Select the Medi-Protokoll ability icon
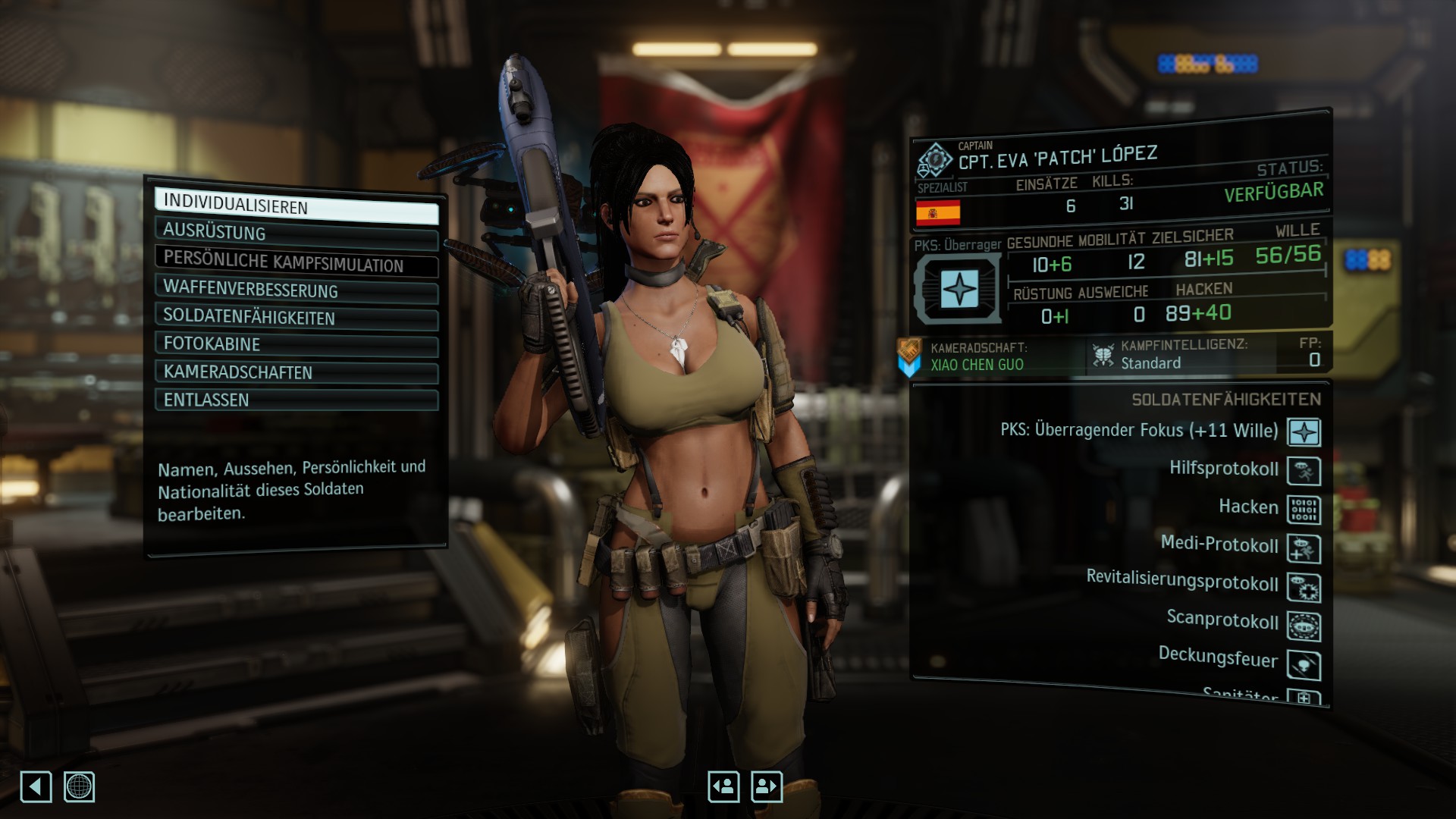This screenshot has width=1456, height=819. pyautogui.click(x=1304, y=548)
